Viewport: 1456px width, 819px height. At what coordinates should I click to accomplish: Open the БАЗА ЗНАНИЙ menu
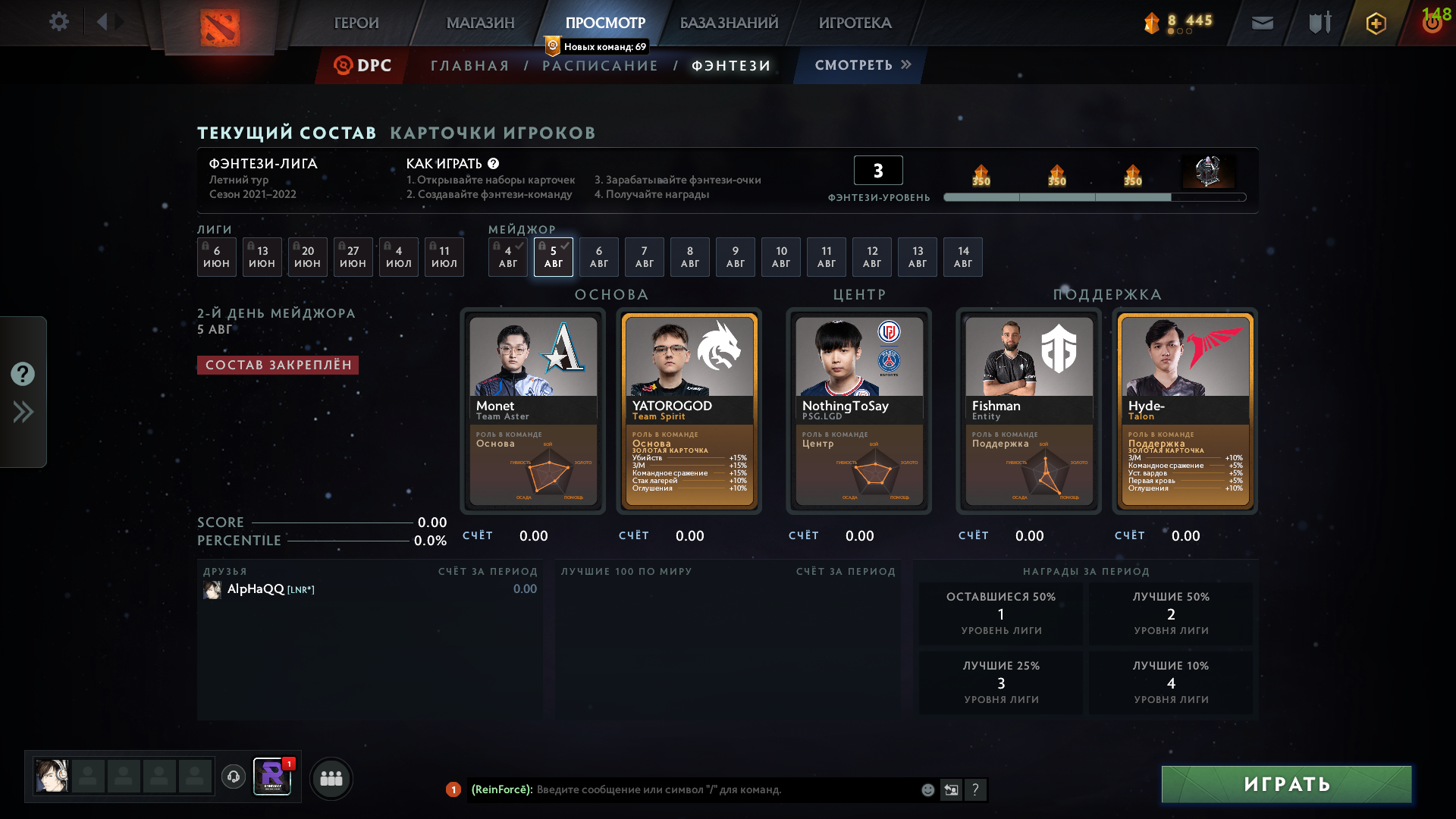729,23
